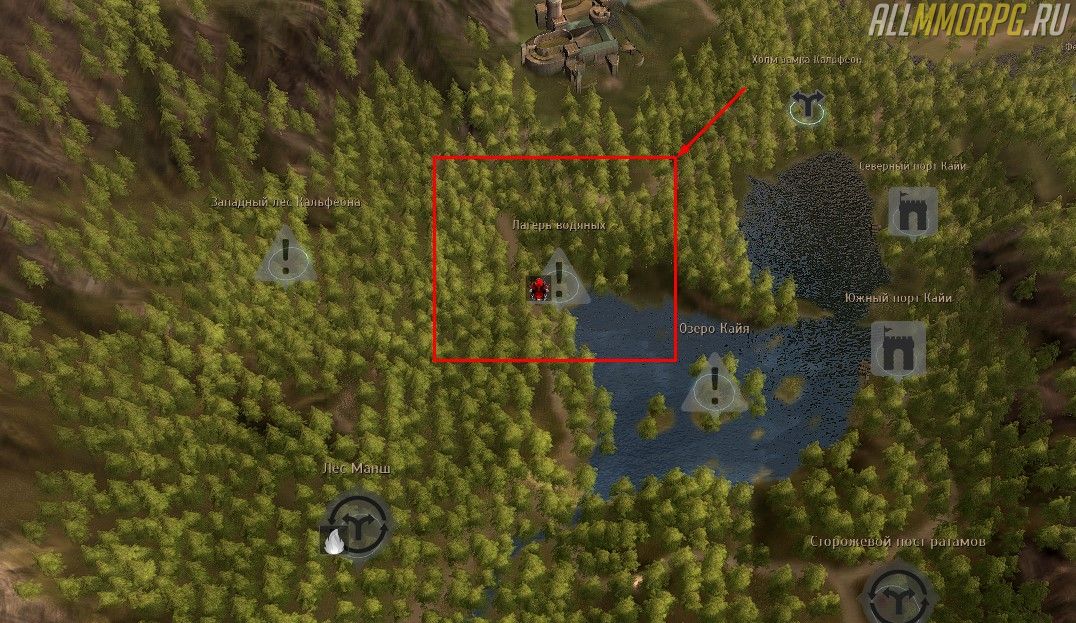Select the Южный порт Кайи tower marker
This screenshot has width=1076, height=623.
pyautogui.click(x=896, y=348)
